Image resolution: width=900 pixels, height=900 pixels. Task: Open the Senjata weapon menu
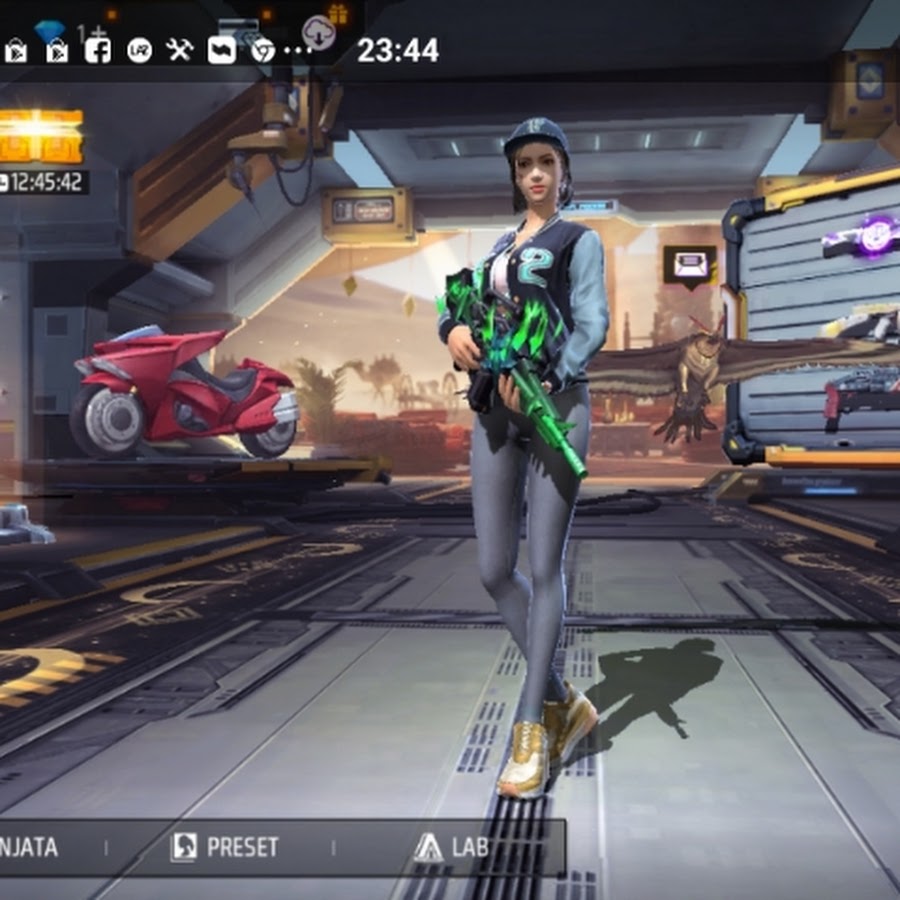[x=28, y=848]
